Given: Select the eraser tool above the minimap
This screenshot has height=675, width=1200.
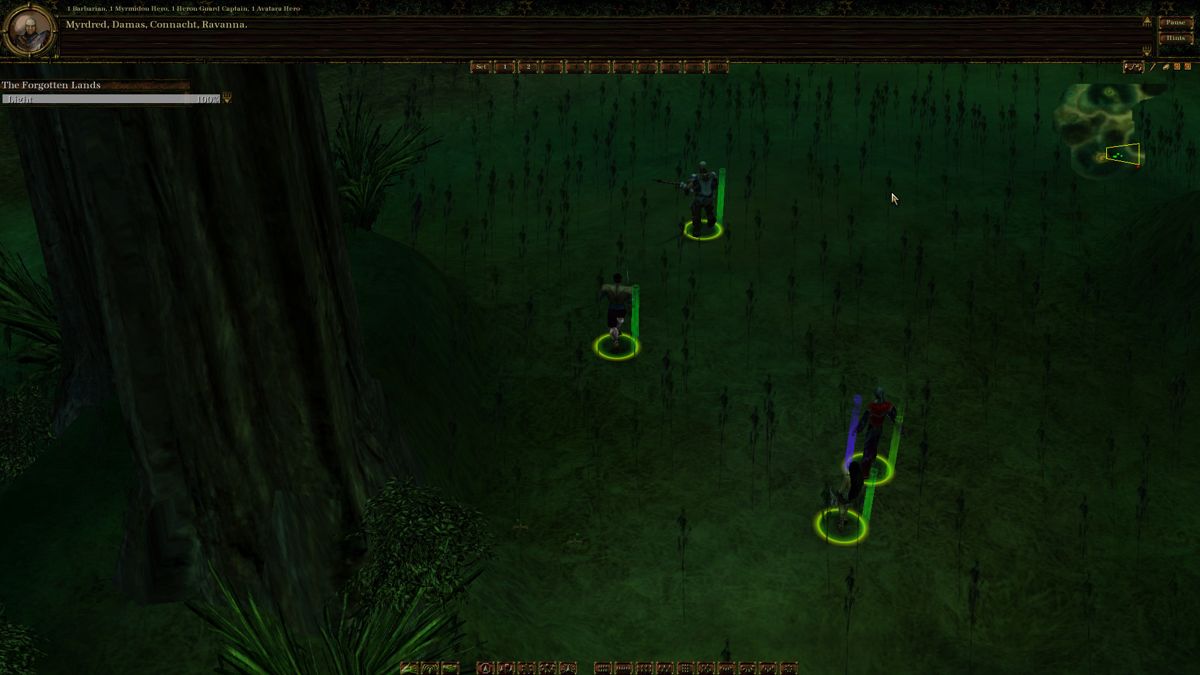Looking at the screenshot, I should click(1165, 67).
